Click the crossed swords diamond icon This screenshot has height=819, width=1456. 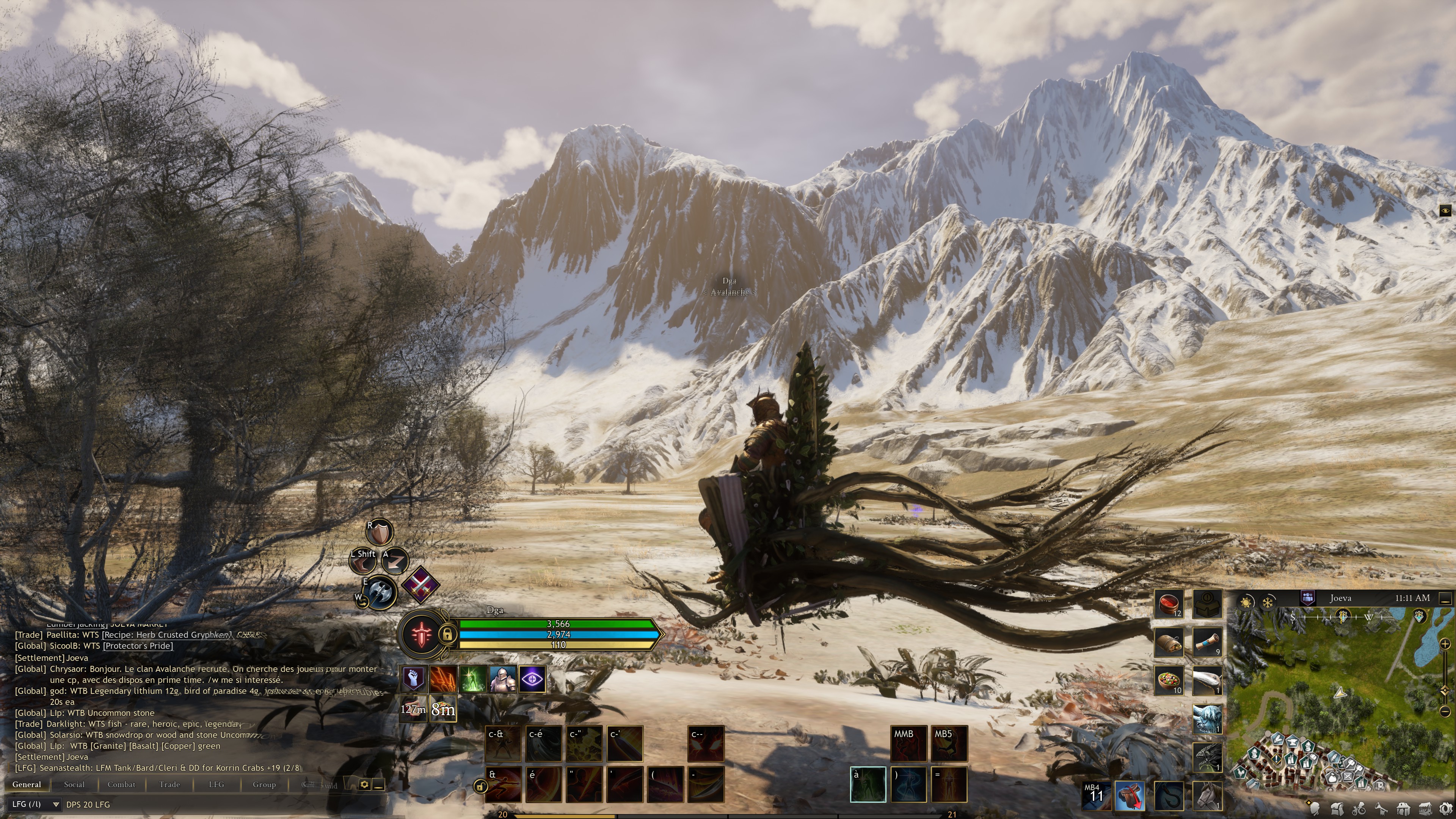(420, 584)
